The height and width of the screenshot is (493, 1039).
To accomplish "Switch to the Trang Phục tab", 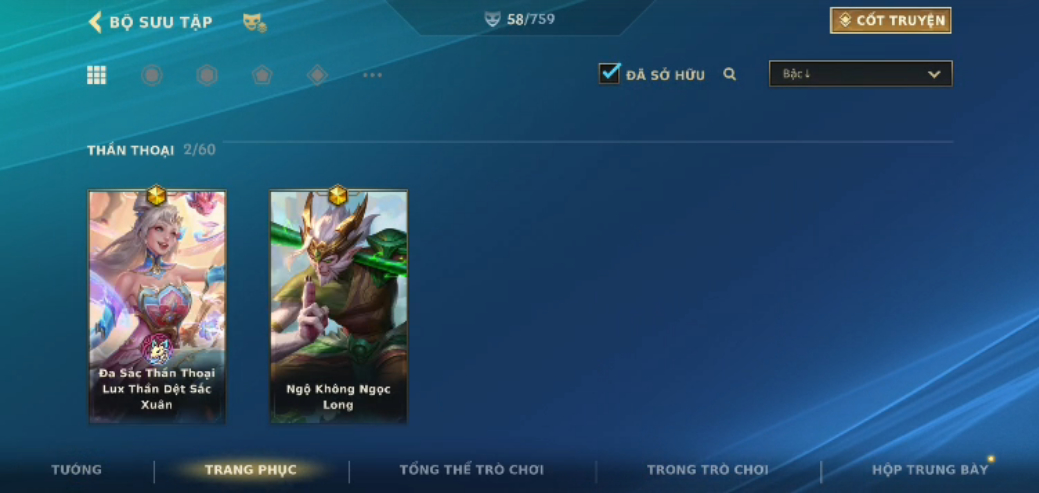I will coord(250,470).
